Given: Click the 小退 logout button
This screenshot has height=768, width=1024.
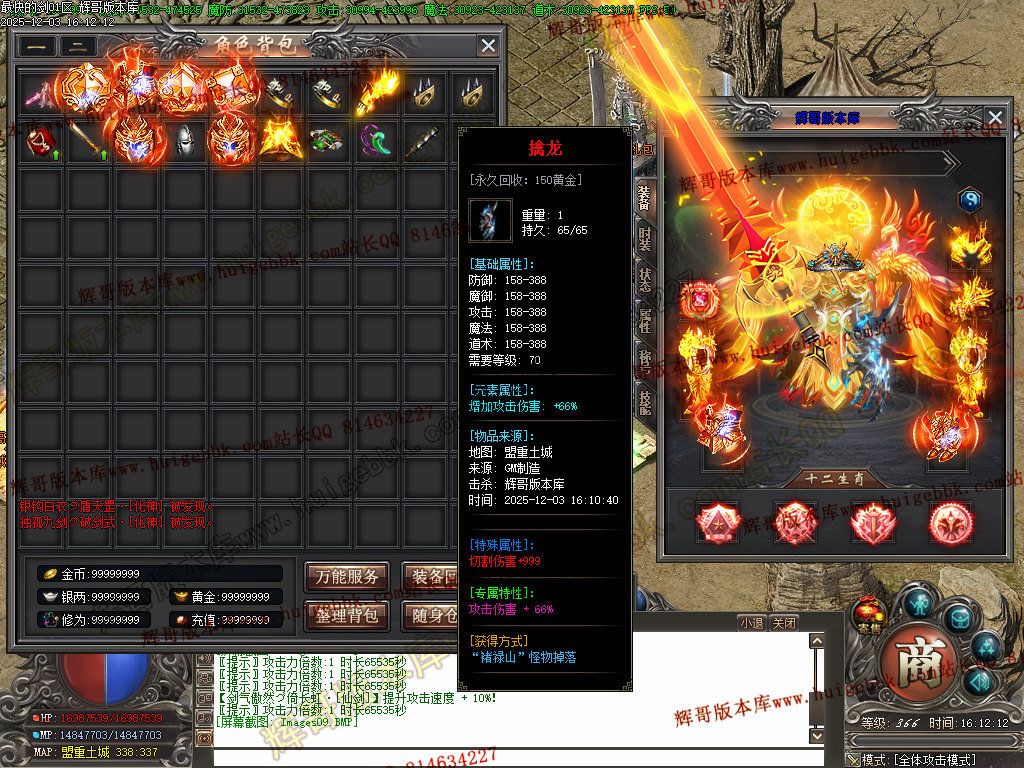Looking at the screenshot, I should (752, 622).
